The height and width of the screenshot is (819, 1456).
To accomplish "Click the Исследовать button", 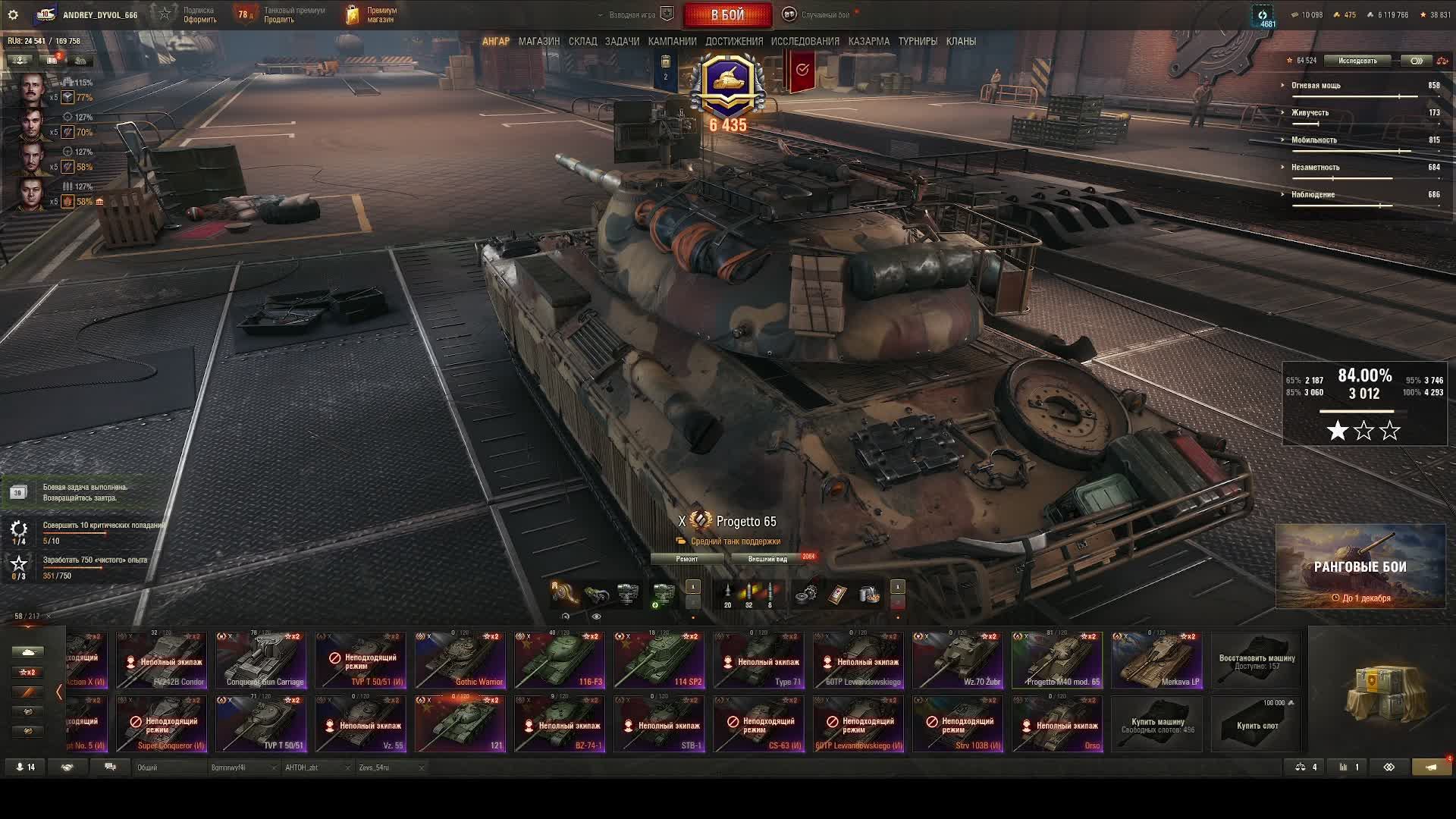I will 1357,61.
